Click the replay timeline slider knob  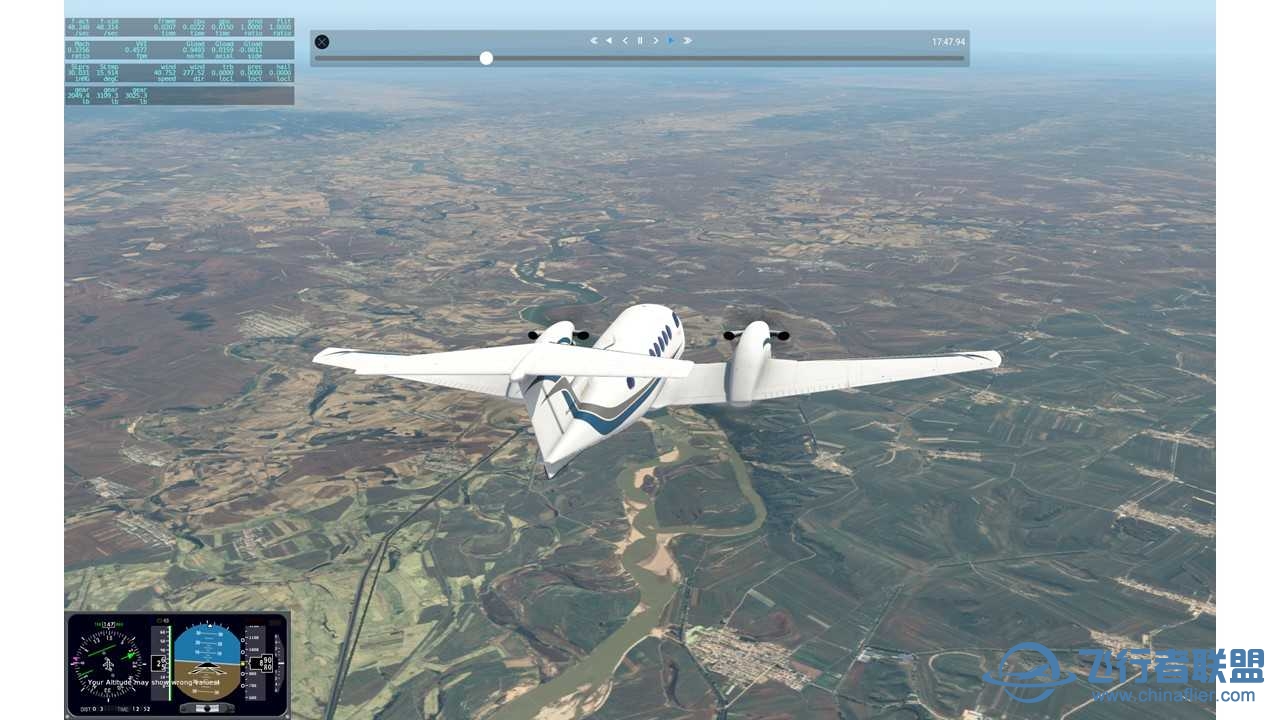tap(486, 58)
